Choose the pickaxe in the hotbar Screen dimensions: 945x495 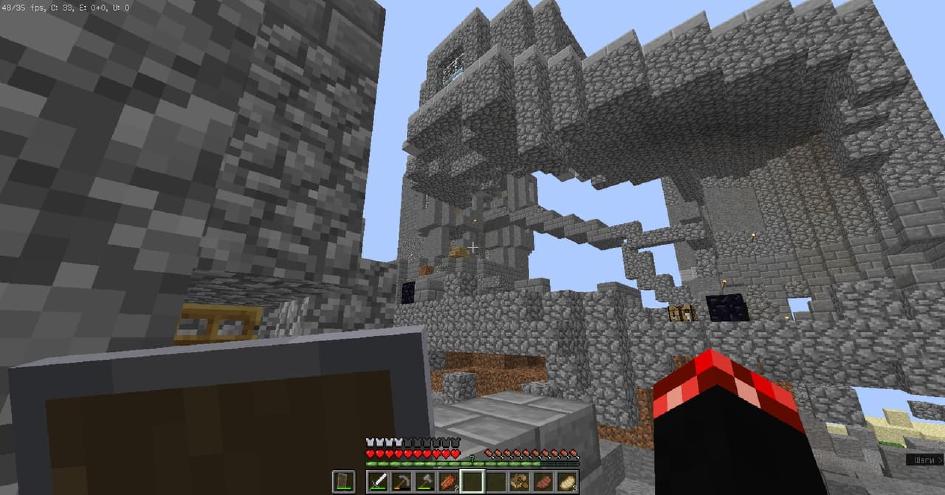click(402, 482)
